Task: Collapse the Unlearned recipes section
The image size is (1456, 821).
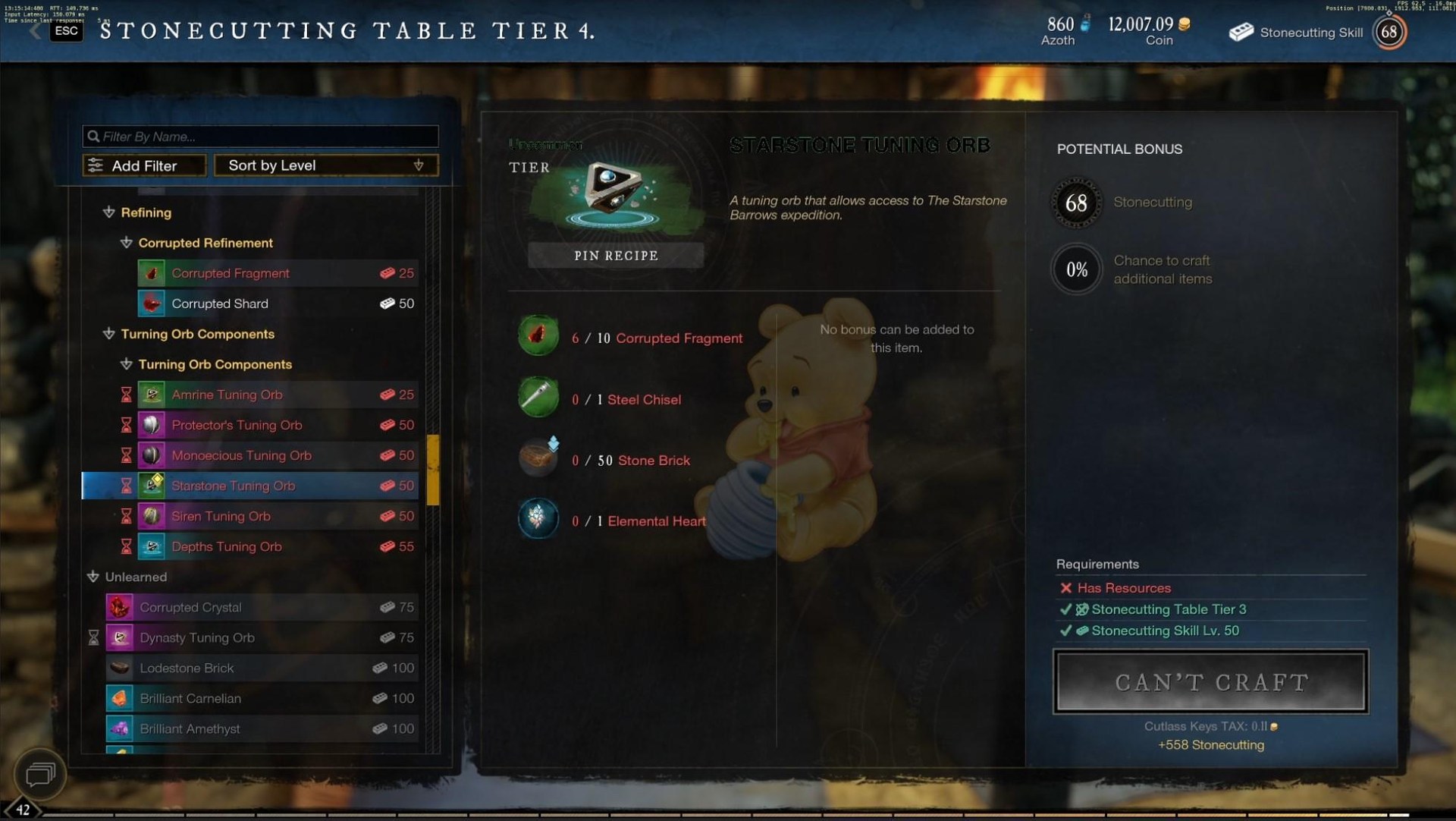Action: pos(93,577)
